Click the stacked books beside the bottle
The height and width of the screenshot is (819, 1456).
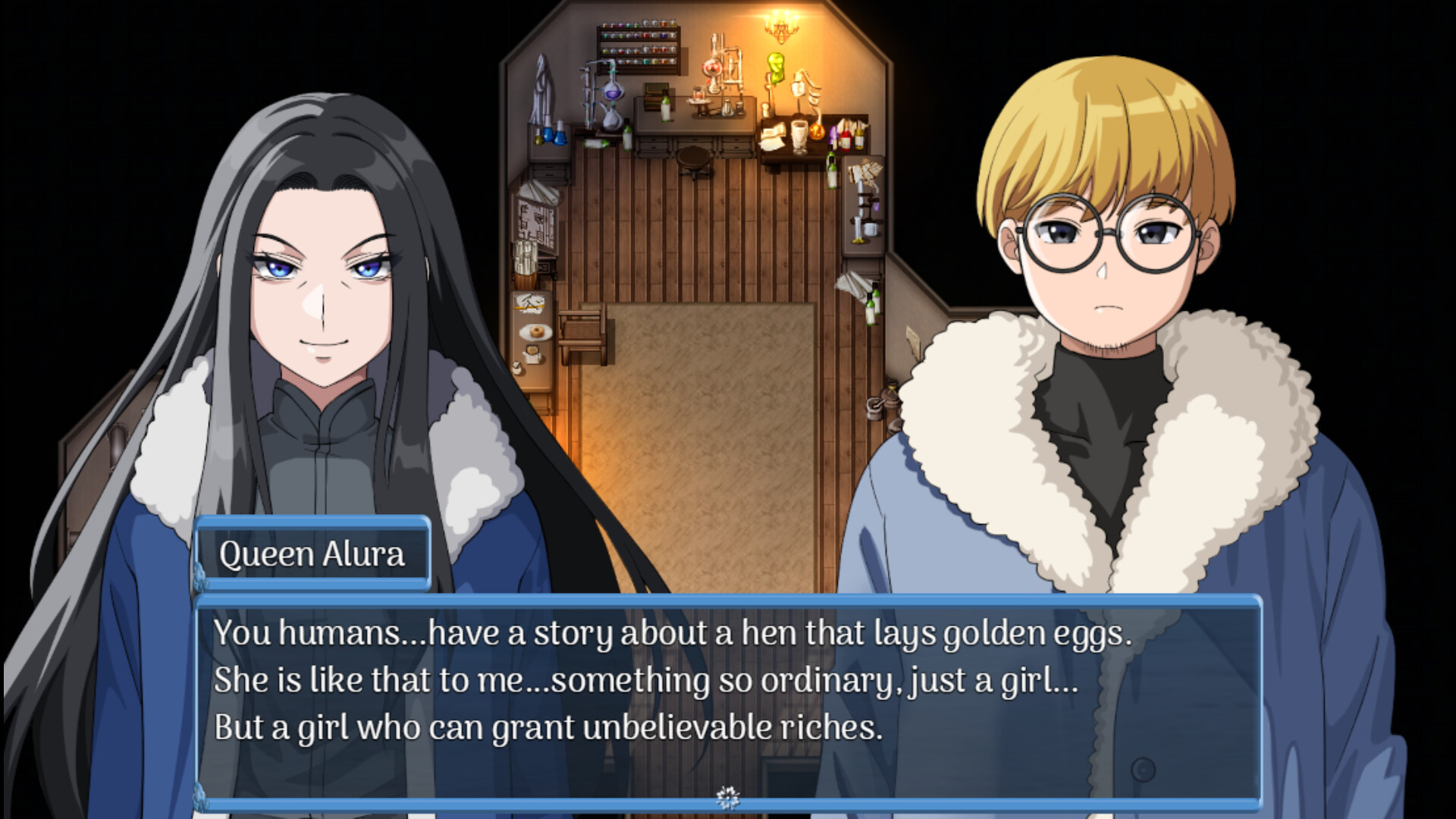654,98
